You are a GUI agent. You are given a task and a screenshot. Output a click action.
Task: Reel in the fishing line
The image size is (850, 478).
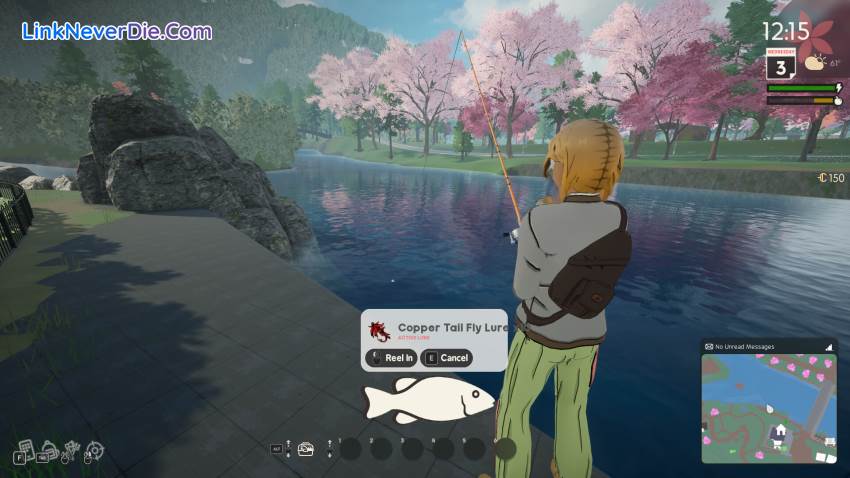[391, 358]
